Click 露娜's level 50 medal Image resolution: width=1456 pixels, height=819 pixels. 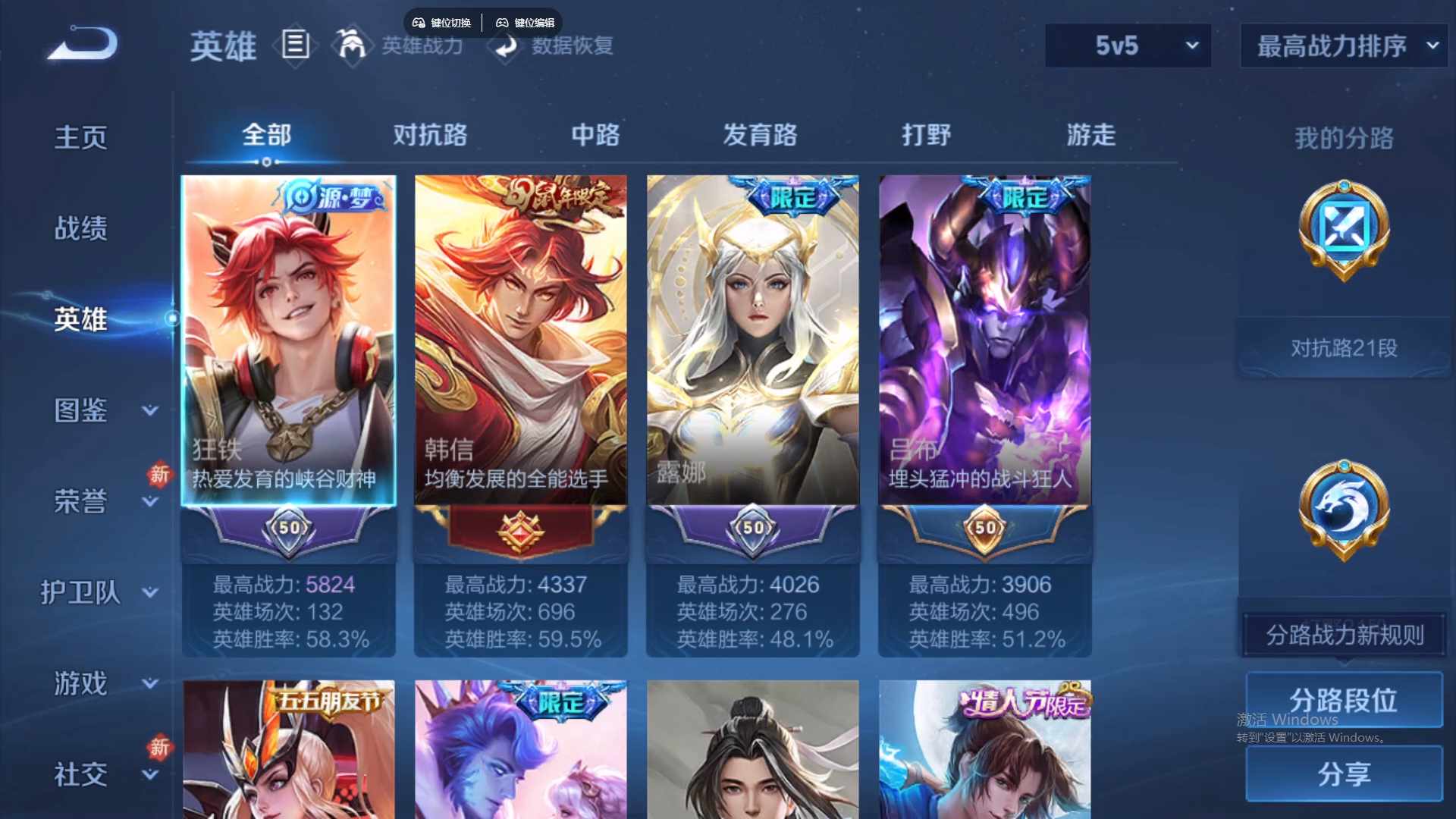coord(752,529)
